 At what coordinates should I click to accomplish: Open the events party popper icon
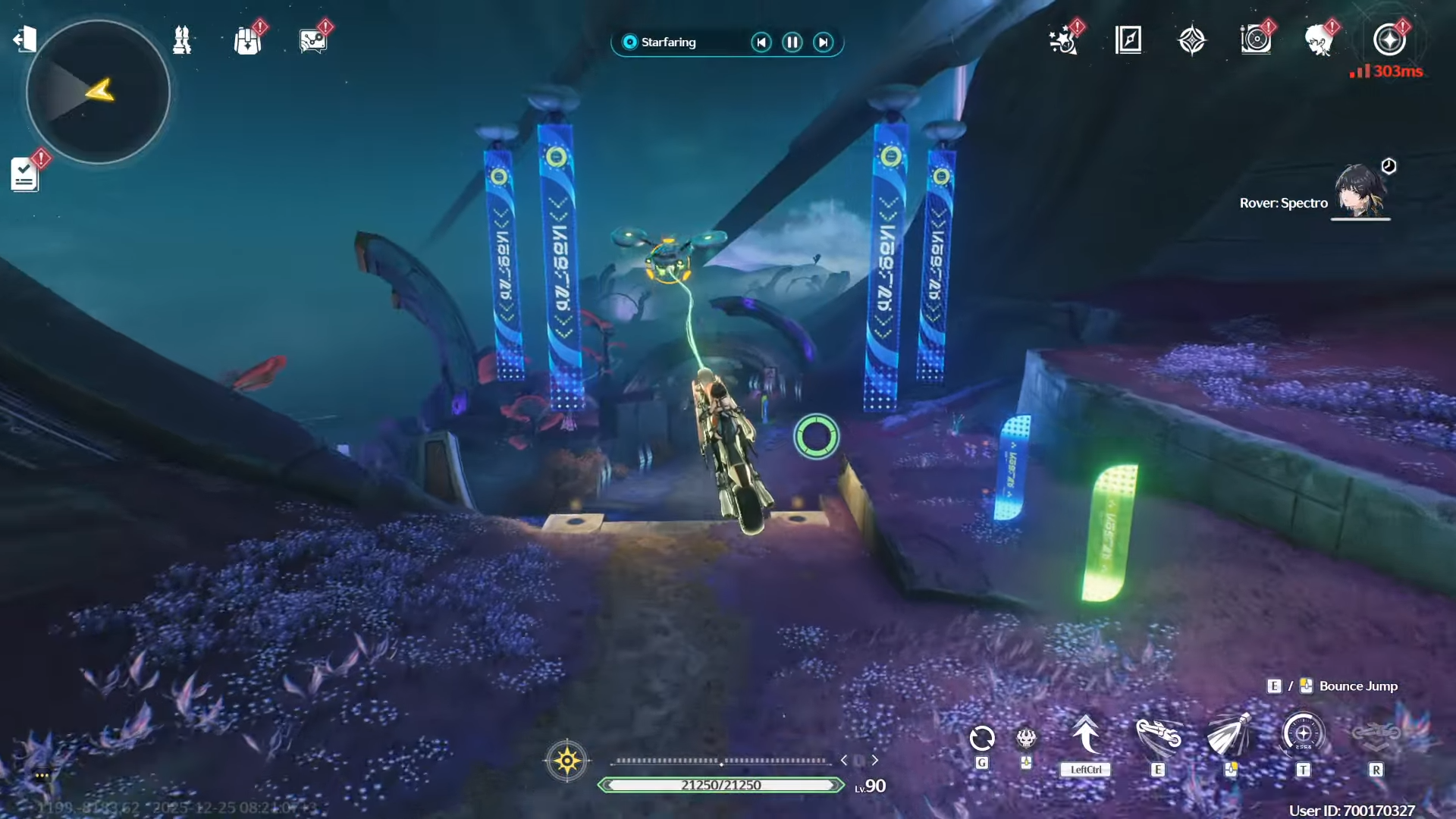(x=1063, y=40)
